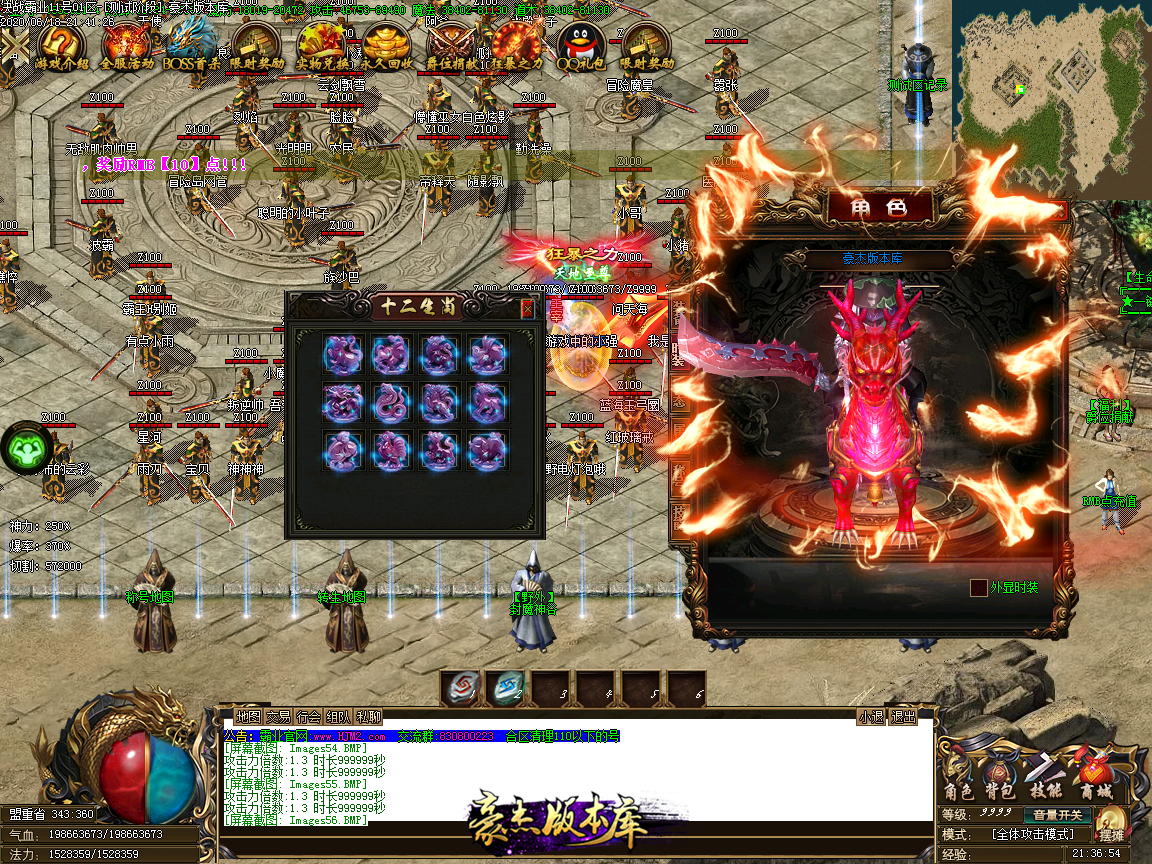Click the minimap in the corner

pyautogui.click(x=1048, y=97)
